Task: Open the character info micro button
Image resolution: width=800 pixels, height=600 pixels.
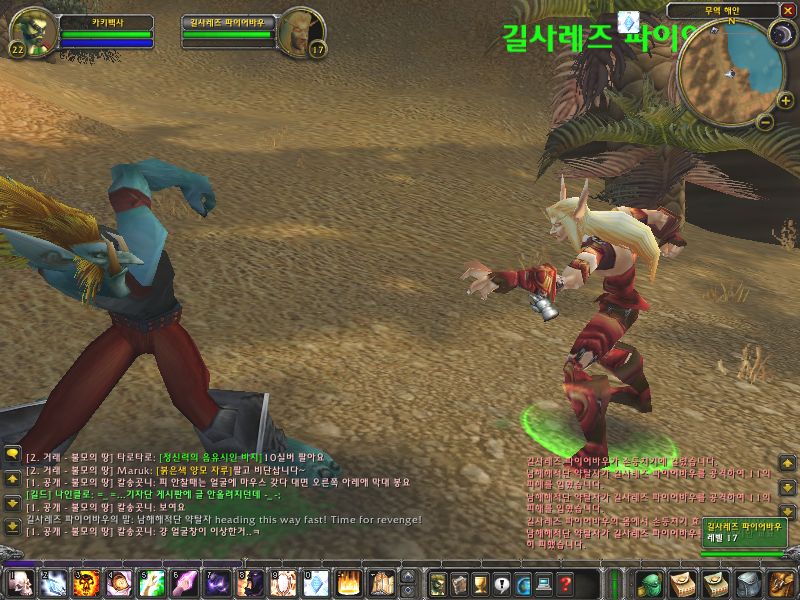Action: click(x=438, y=582)
